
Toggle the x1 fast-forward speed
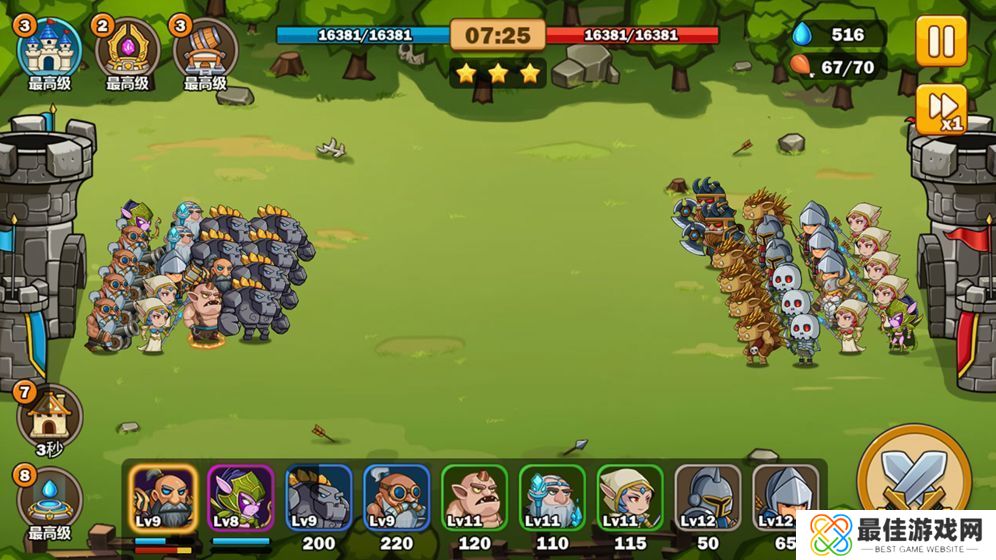click(x=941, y=109)
